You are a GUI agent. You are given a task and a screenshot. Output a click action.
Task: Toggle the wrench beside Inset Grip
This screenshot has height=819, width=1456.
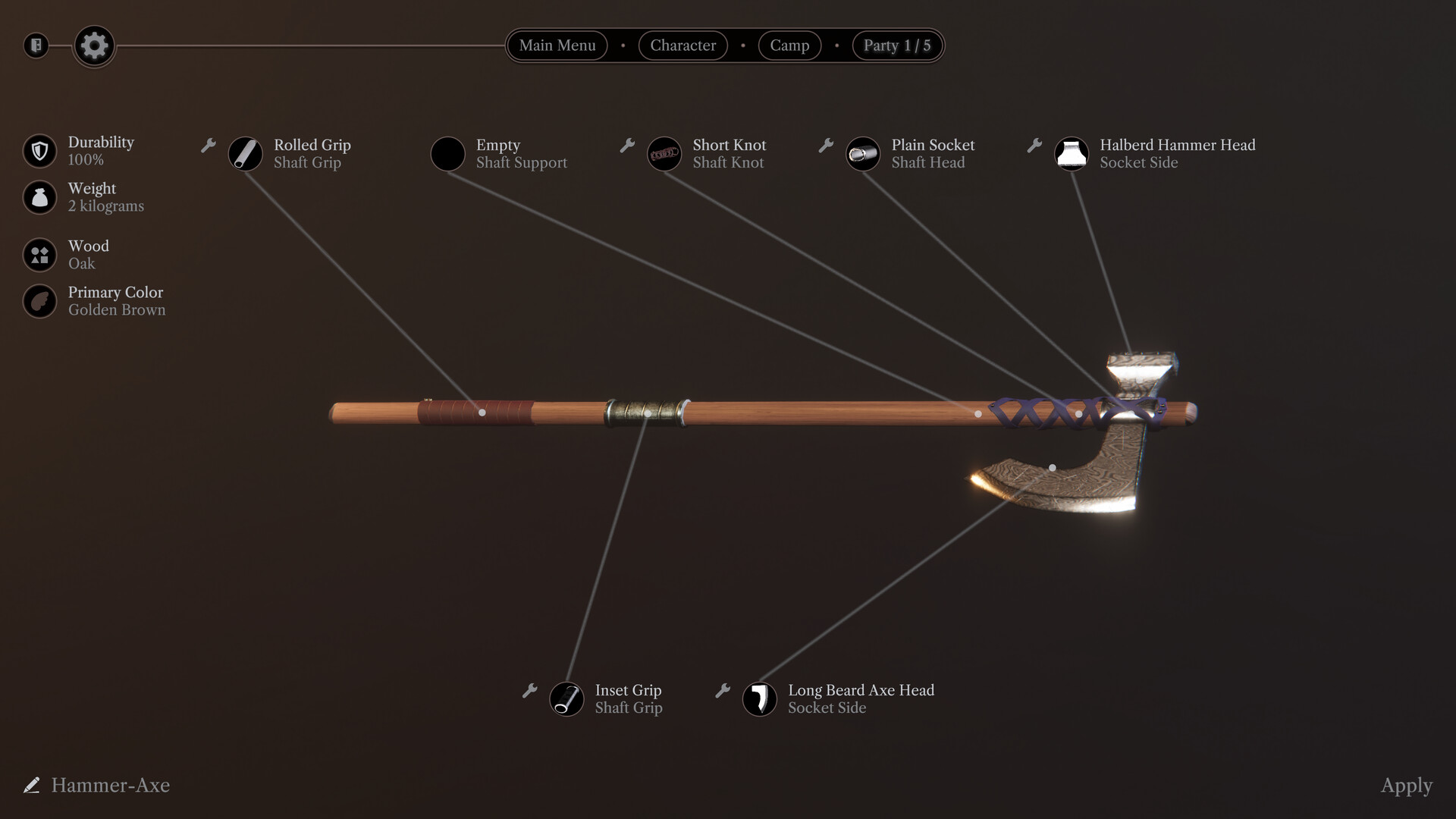531,691
